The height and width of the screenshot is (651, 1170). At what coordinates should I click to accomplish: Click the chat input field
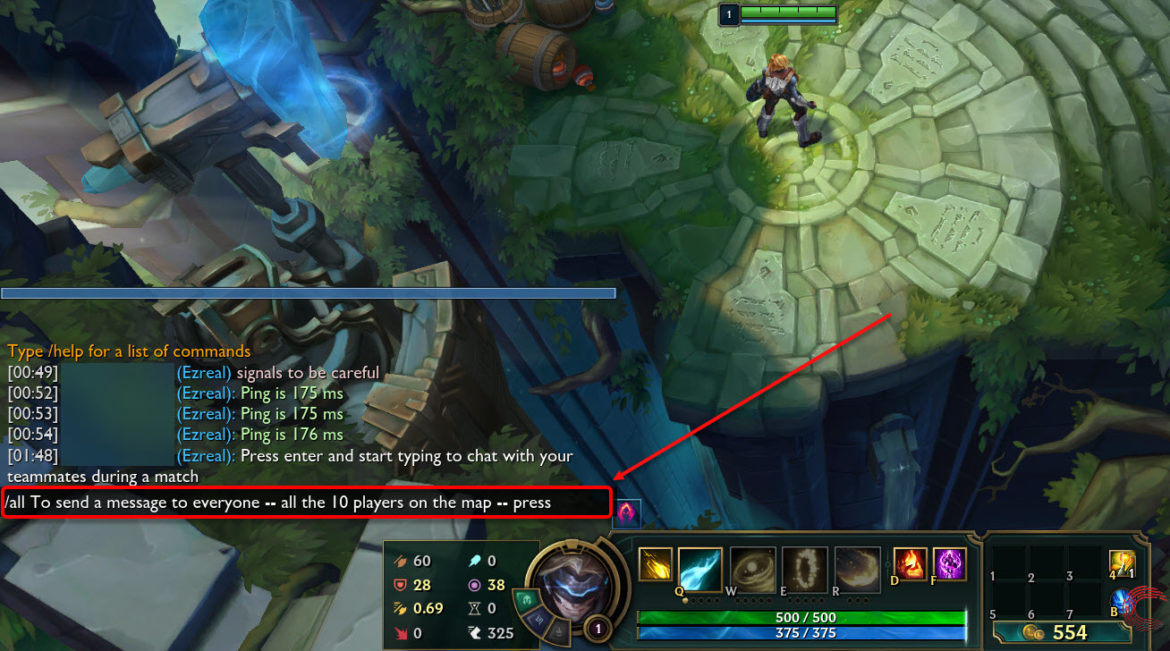tap(306, 503)
